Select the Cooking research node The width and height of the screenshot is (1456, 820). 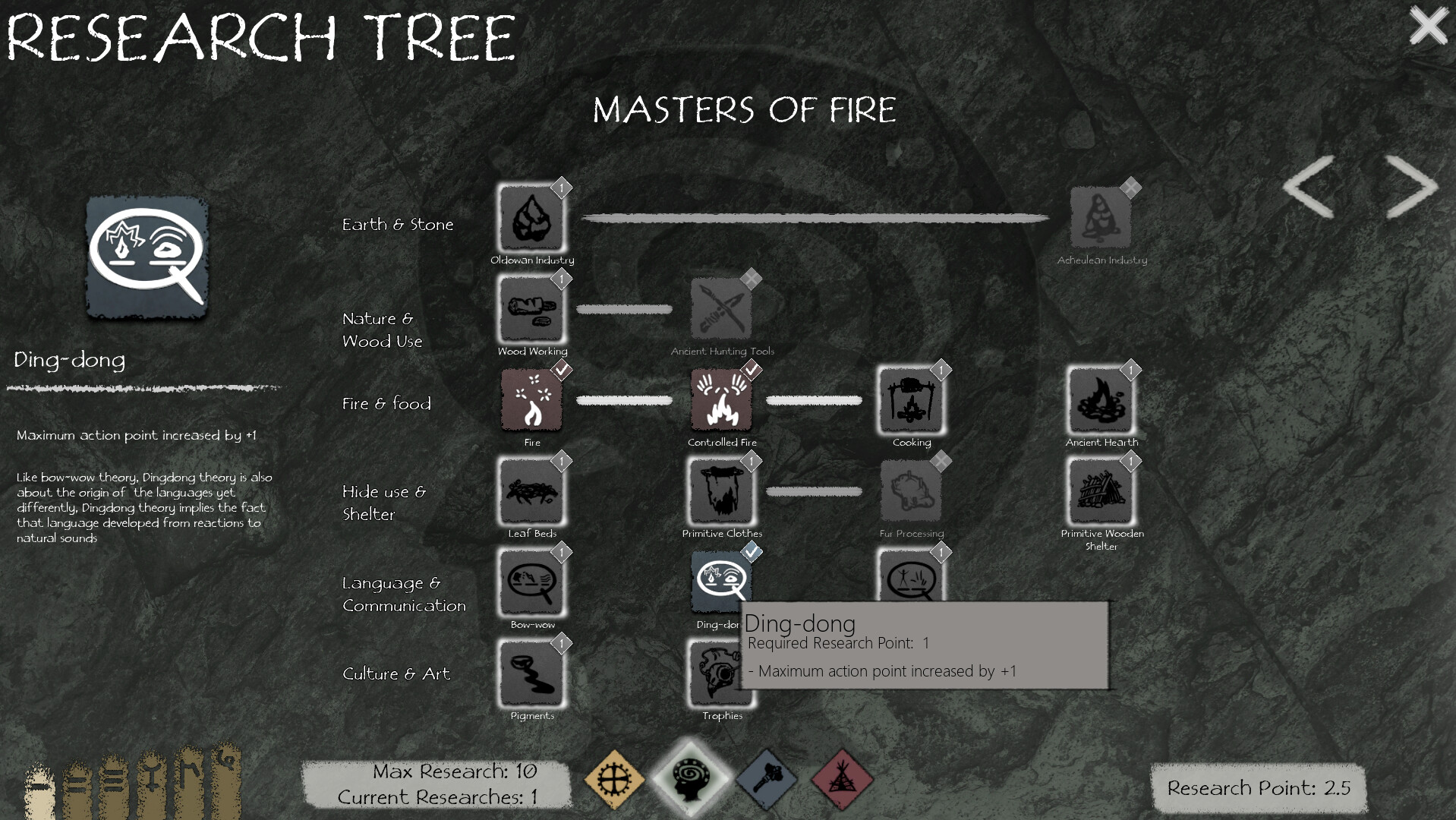coord(911,401)
